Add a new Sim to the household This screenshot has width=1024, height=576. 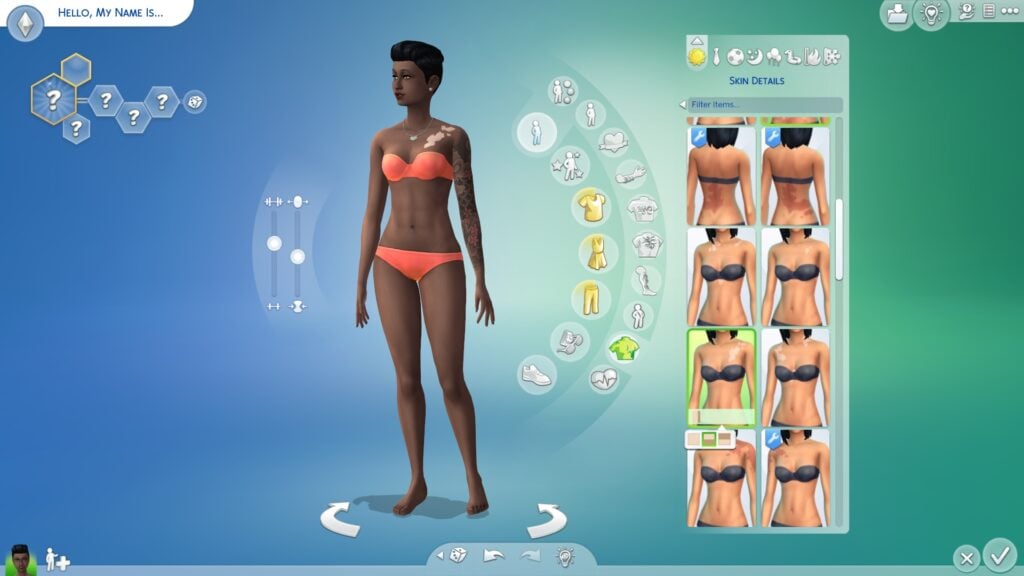(57, 559)
